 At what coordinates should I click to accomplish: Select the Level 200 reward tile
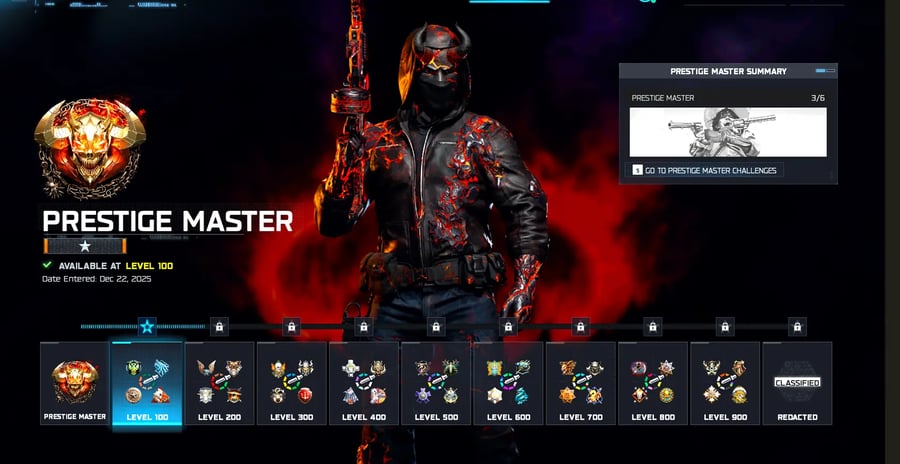pyautogui.click(x=219, y=383)
